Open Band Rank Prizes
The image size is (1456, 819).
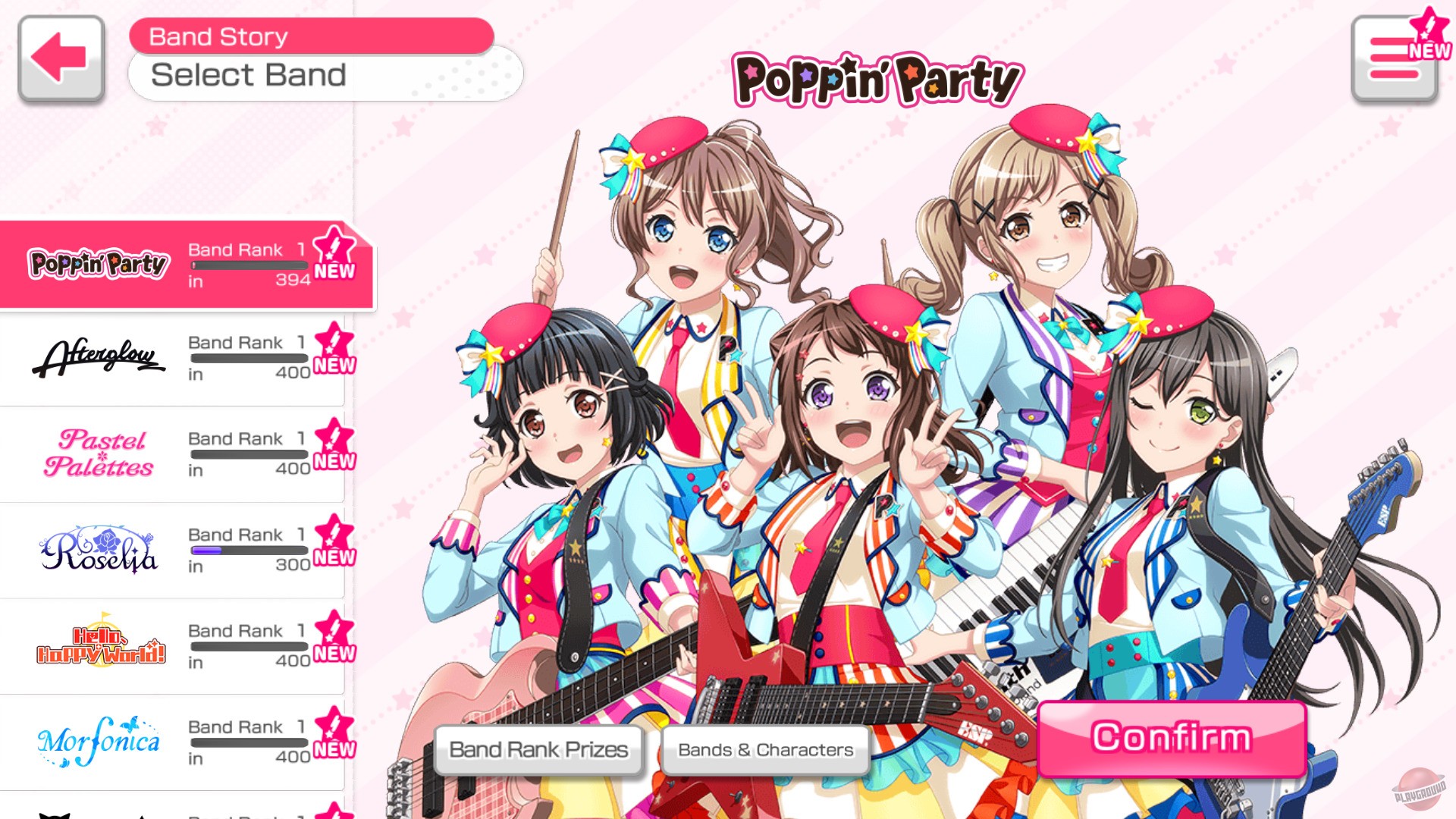[538, 749]
